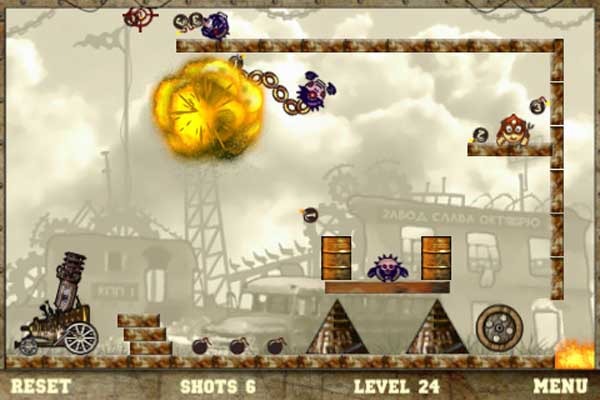Click the RESET button
The height and width of the screenshot is (400, 600).
click(x=40, y=385)
